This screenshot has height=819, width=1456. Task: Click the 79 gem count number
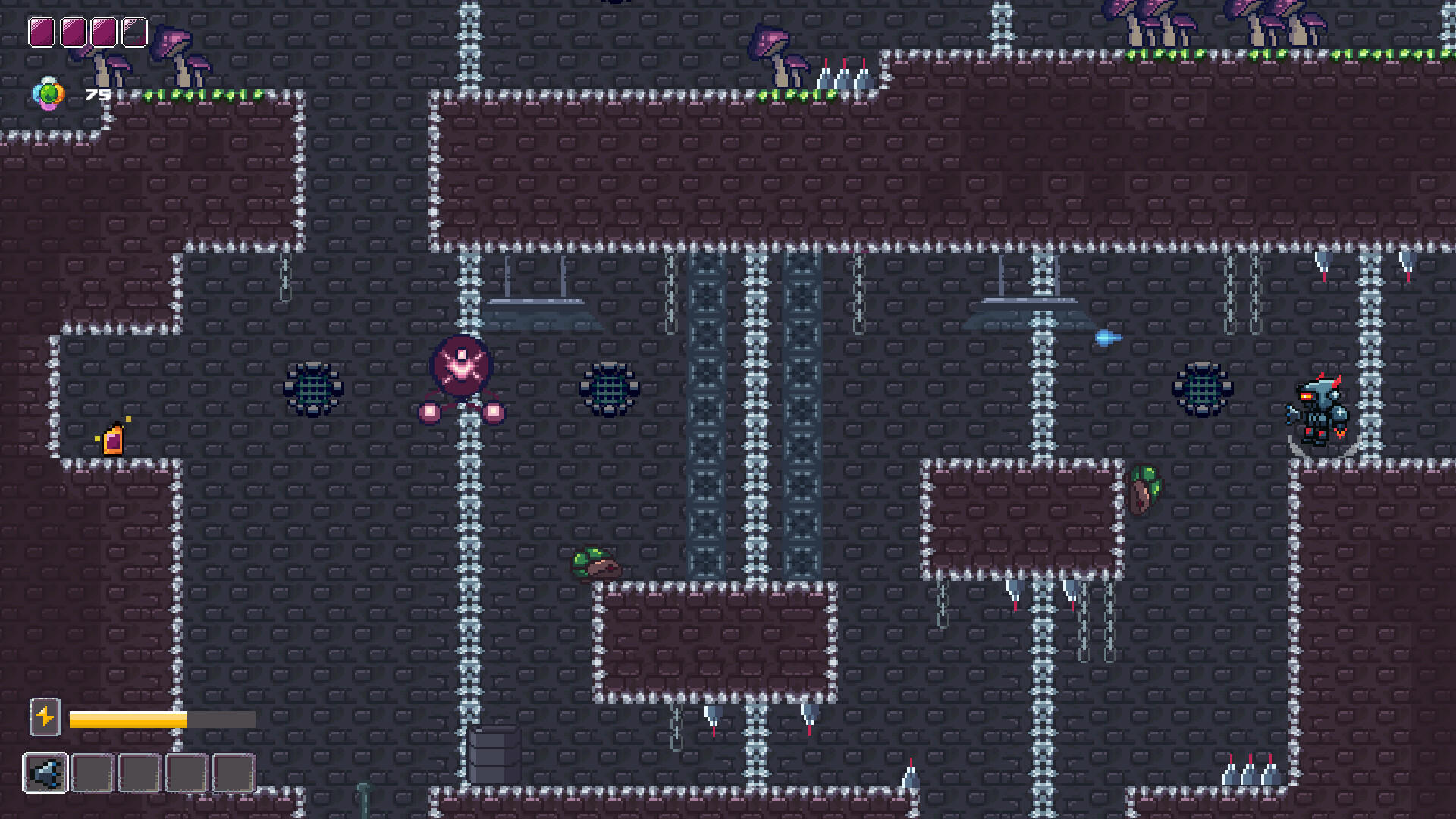[x=96, y=96]
